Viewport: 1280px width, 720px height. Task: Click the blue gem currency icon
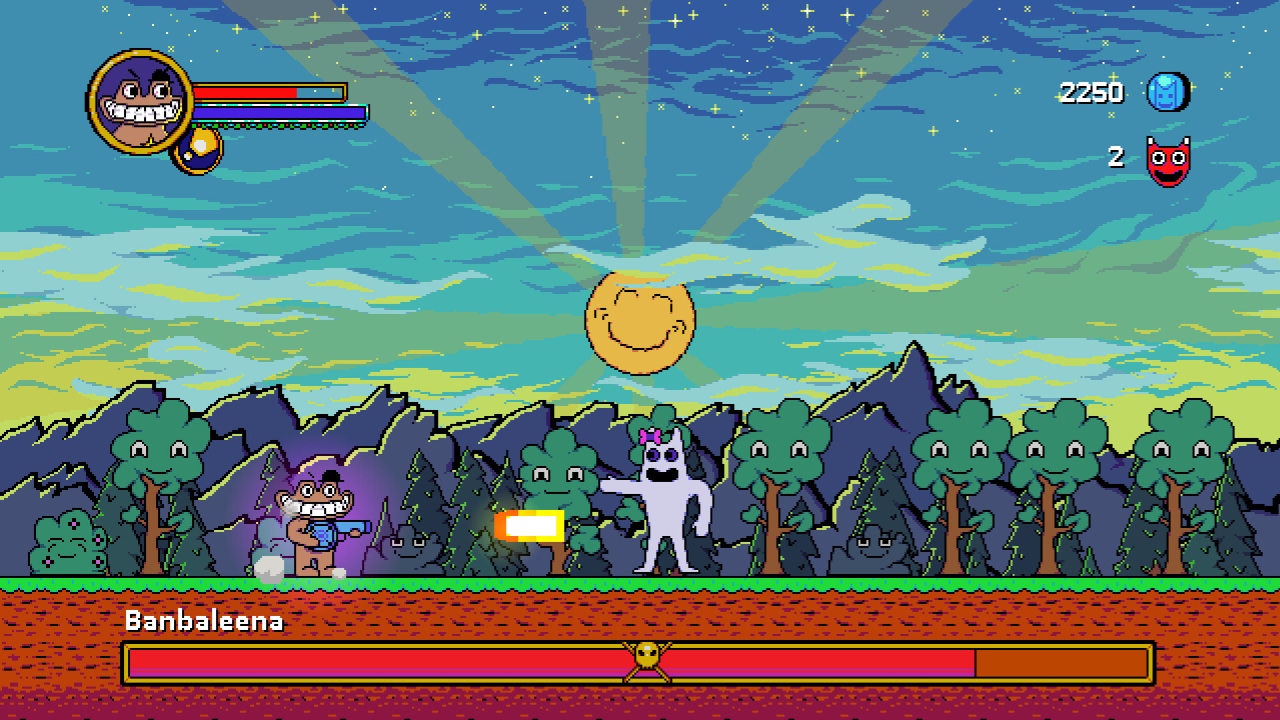tap(1166, 92)
